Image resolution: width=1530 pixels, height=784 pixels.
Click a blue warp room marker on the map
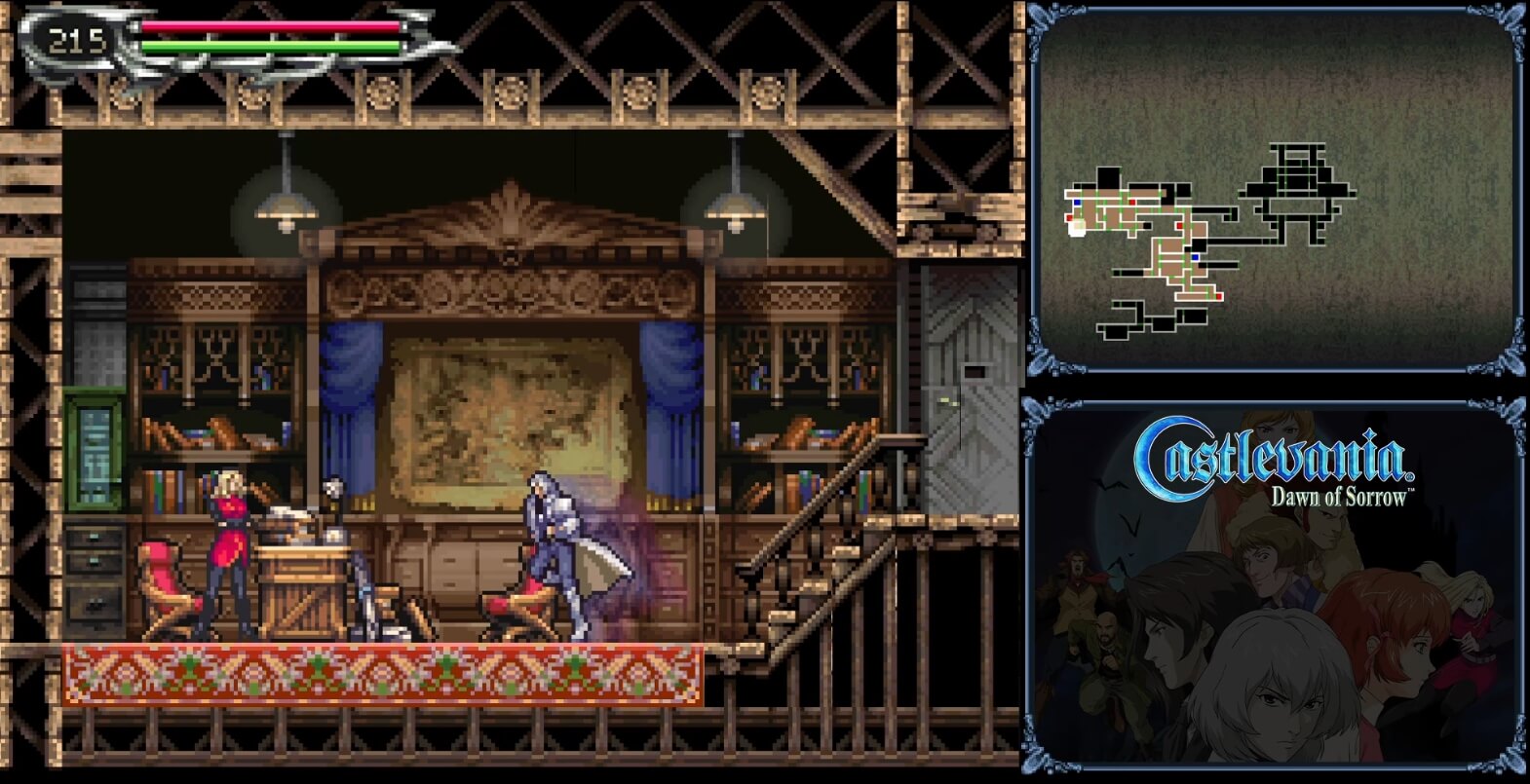(1195, 256)
